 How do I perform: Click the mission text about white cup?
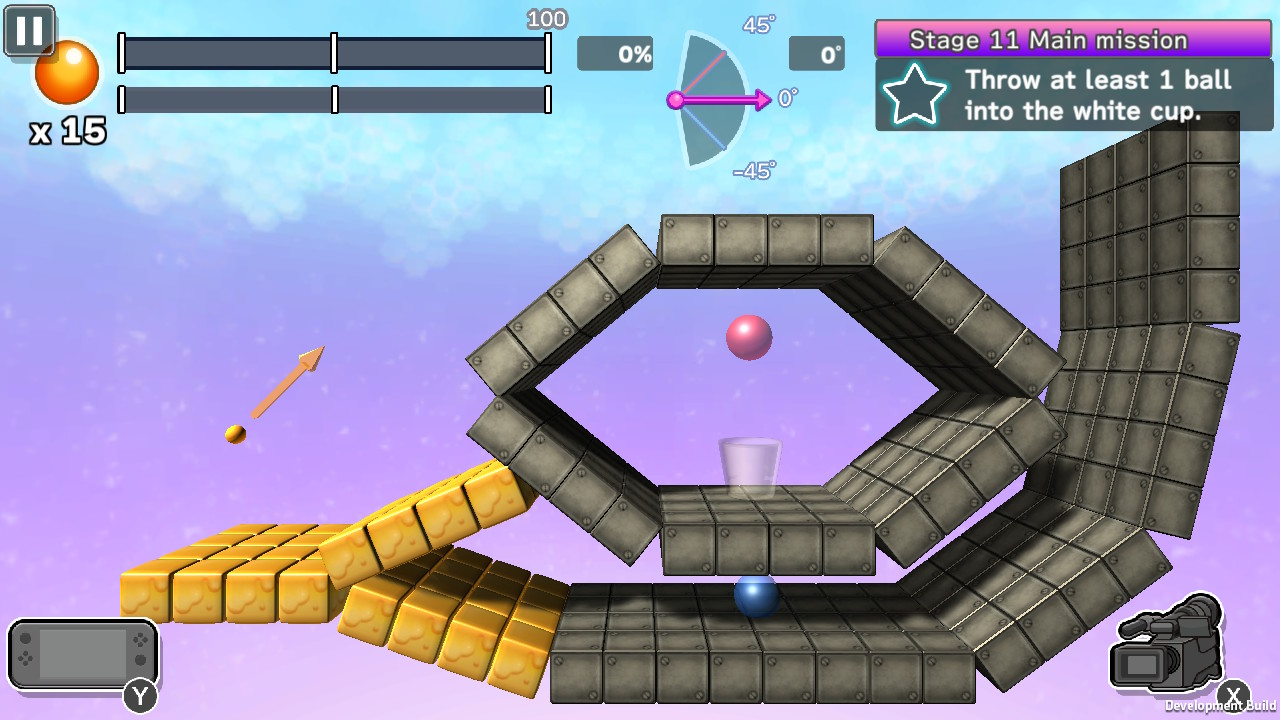1097,95
